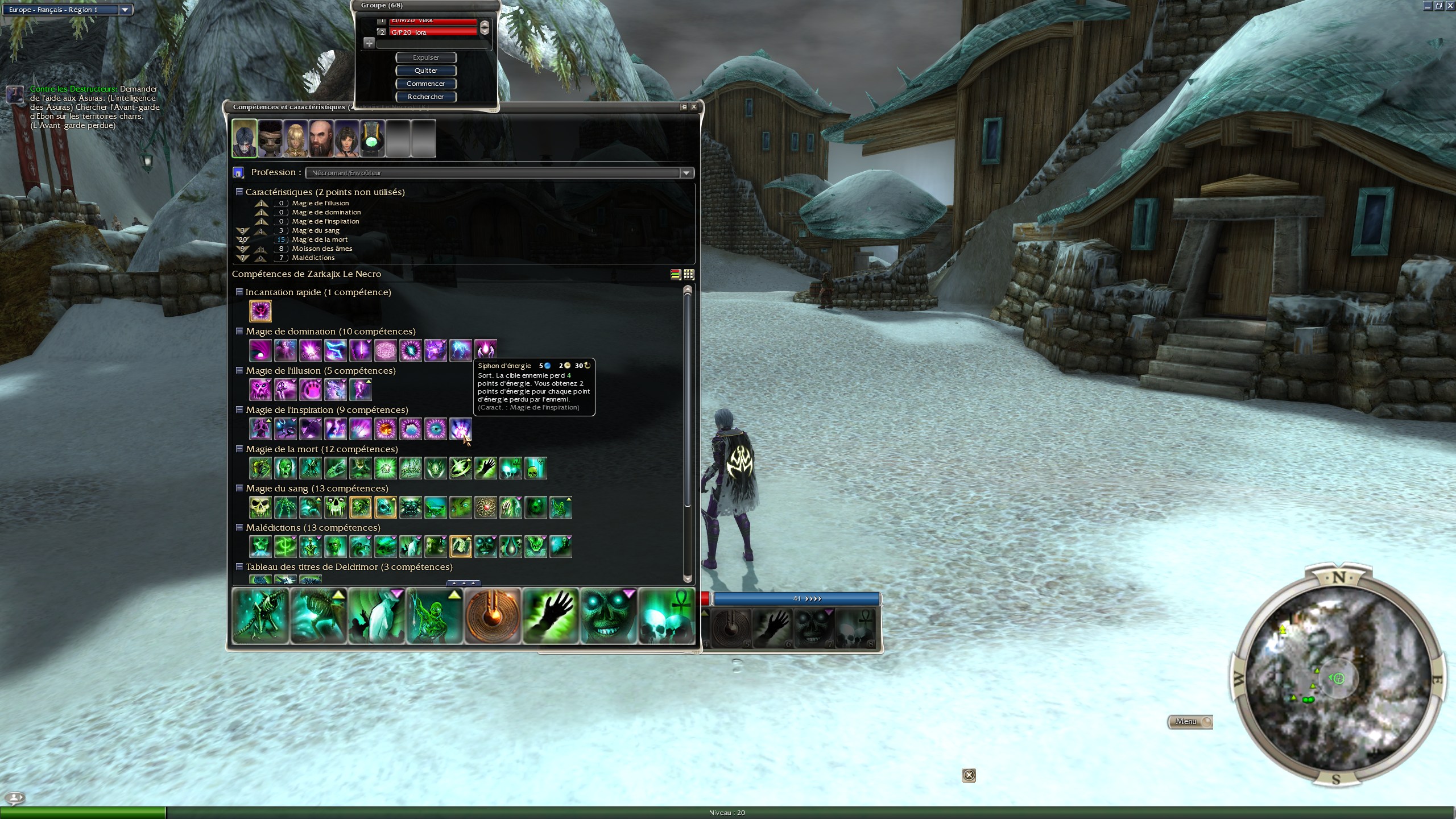Open party search with the Rechercher button
This screenshot has width=1456, height=819.
[426, 97]
